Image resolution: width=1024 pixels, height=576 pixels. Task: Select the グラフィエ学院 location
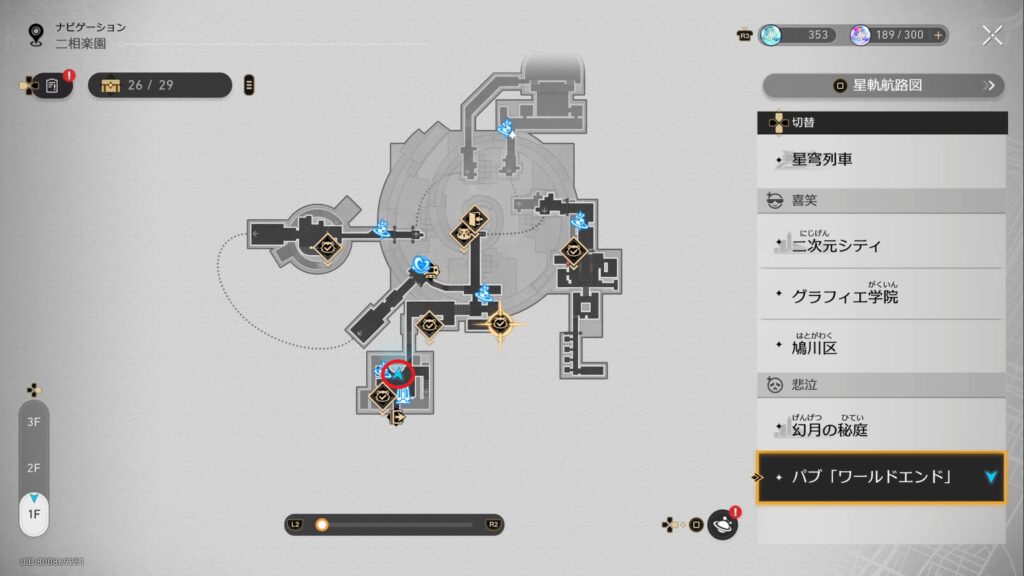click(x=880, y=296)
